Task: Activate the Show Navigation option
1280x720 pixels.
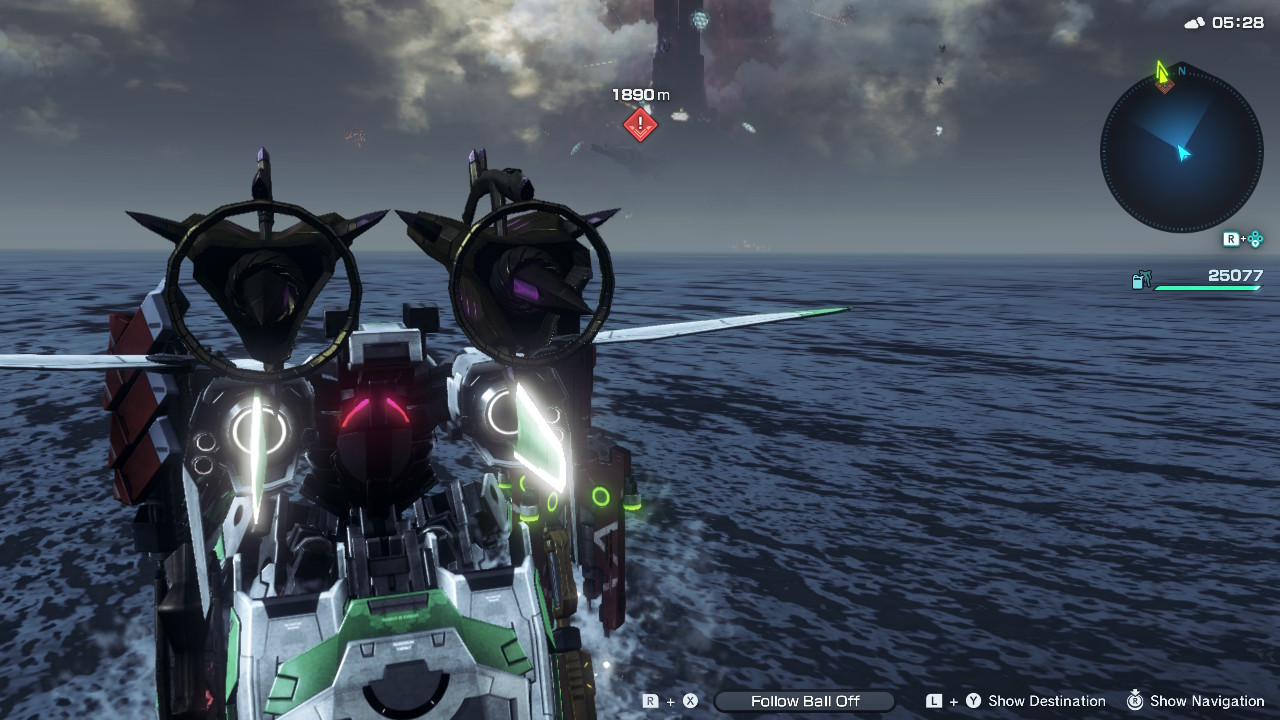Action: [1207, 701]
